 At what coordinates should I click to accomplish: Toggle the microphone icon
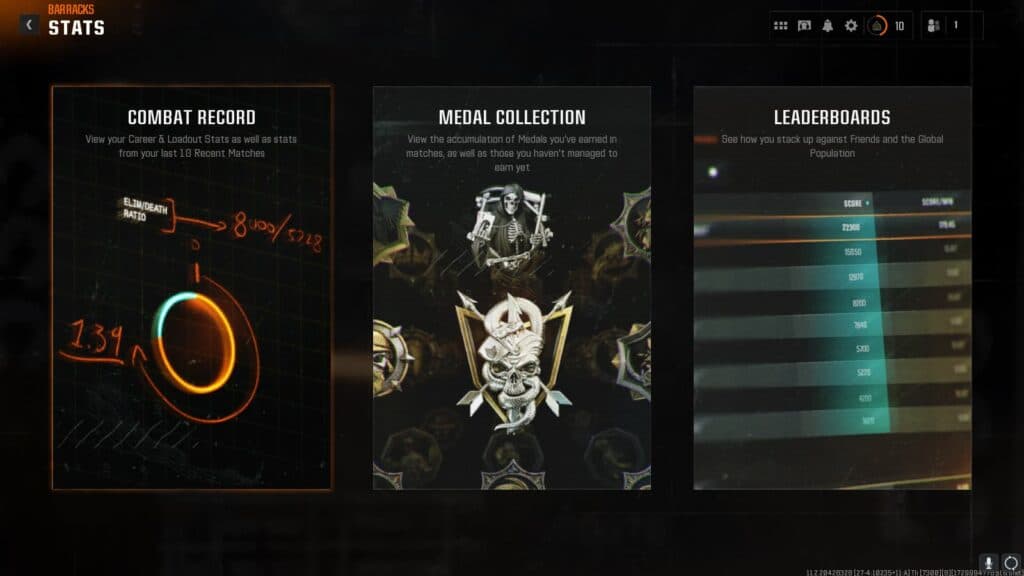pos(989,563)
